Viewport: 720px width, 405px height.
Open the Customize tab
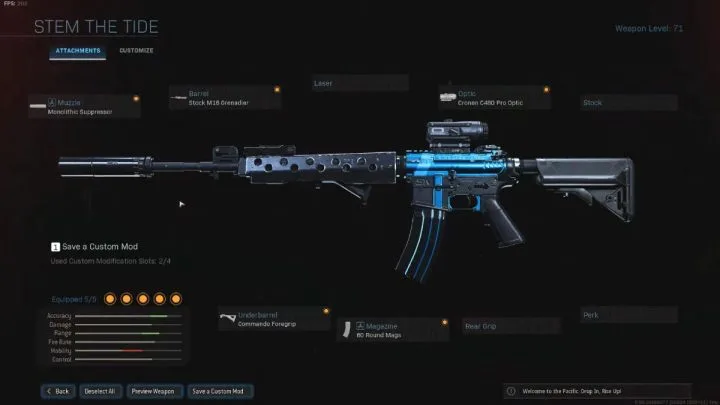(136, 50)
